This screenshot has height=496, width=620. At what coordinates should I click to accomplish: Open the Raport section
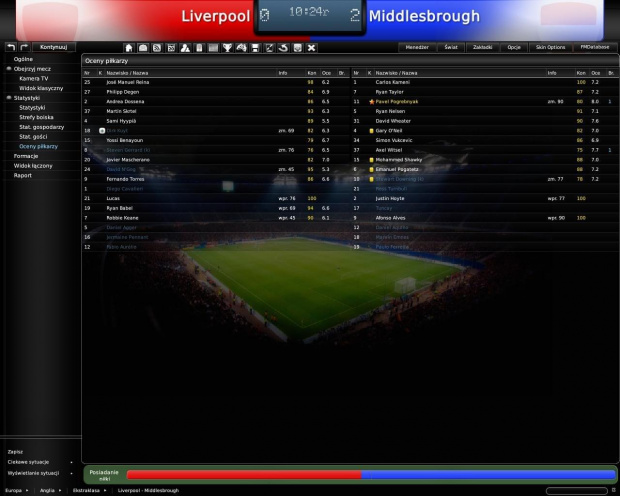(x=23, y=175)
